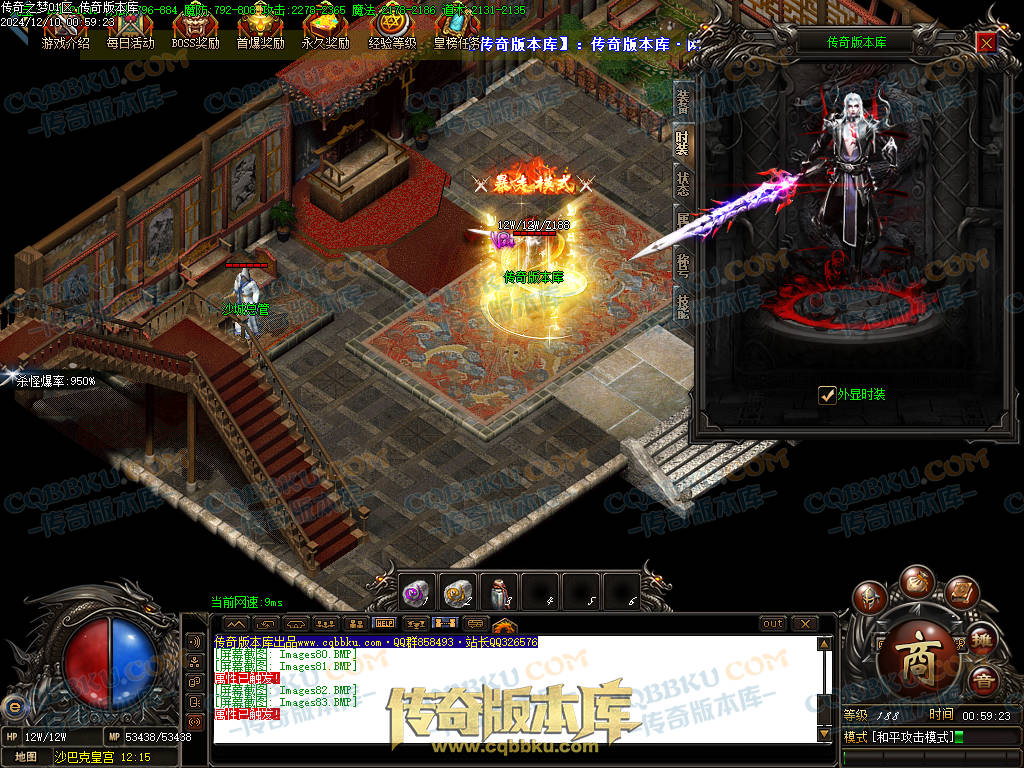Image resolution: width=1024 pixels, height=768 pixels.
Task: Click the HELP button above the chat
Action: pyautogui.click(x=384, y=624)
